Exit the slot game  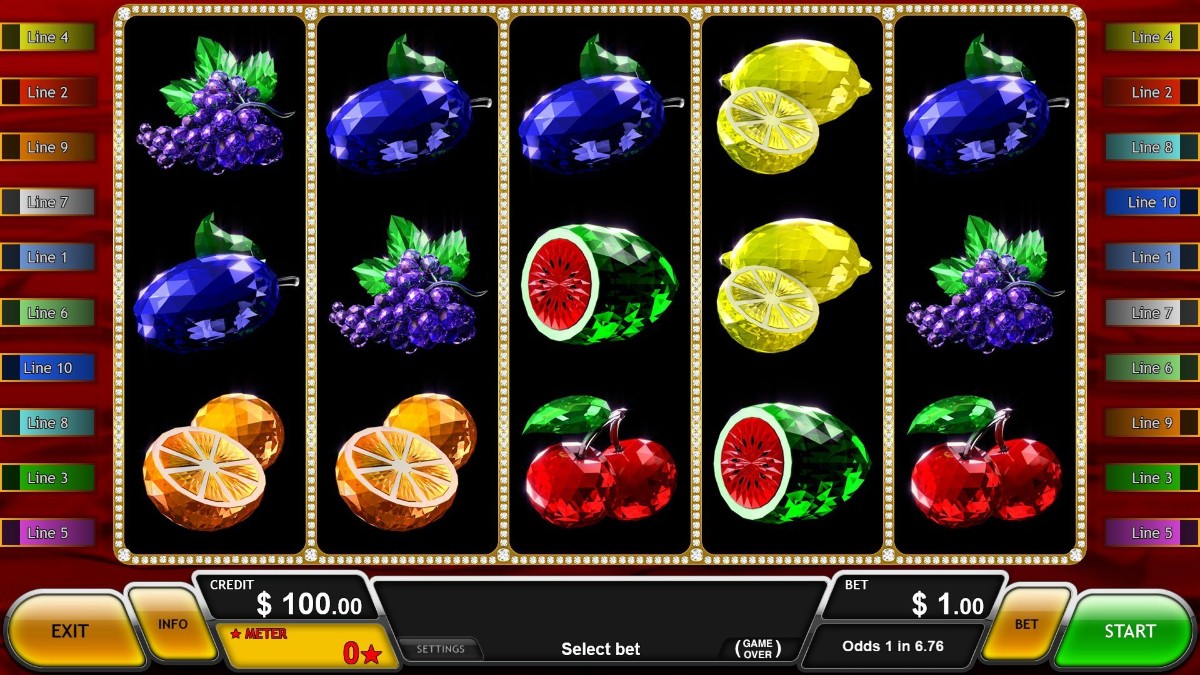(x=70, y=631)
